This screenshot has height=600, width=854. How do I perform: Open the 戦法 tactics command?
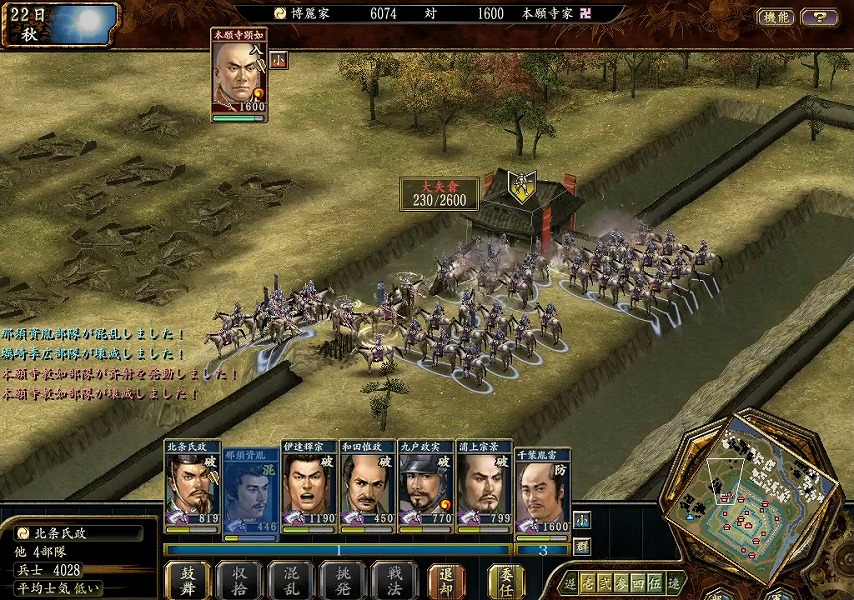click(393, 579)
